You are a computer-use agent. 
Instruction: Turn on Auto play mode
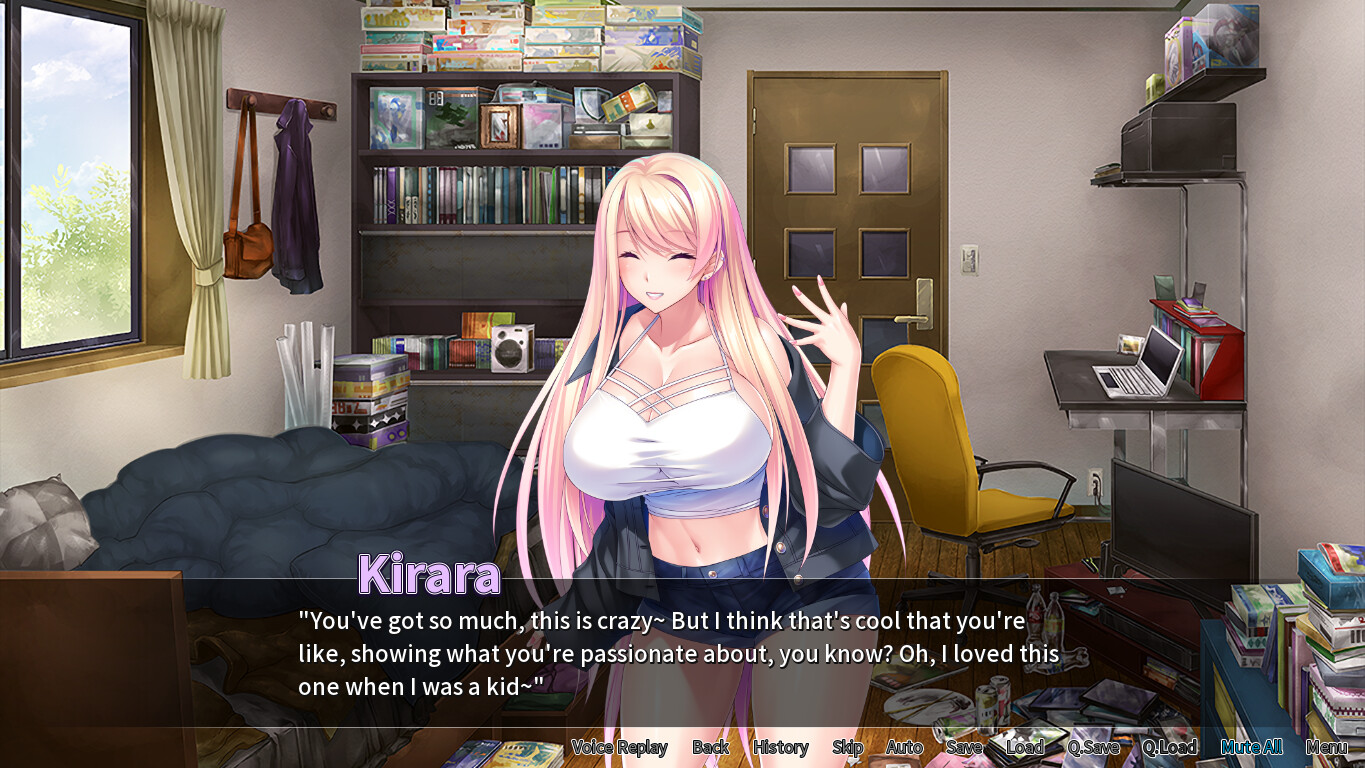coord(903,747)
